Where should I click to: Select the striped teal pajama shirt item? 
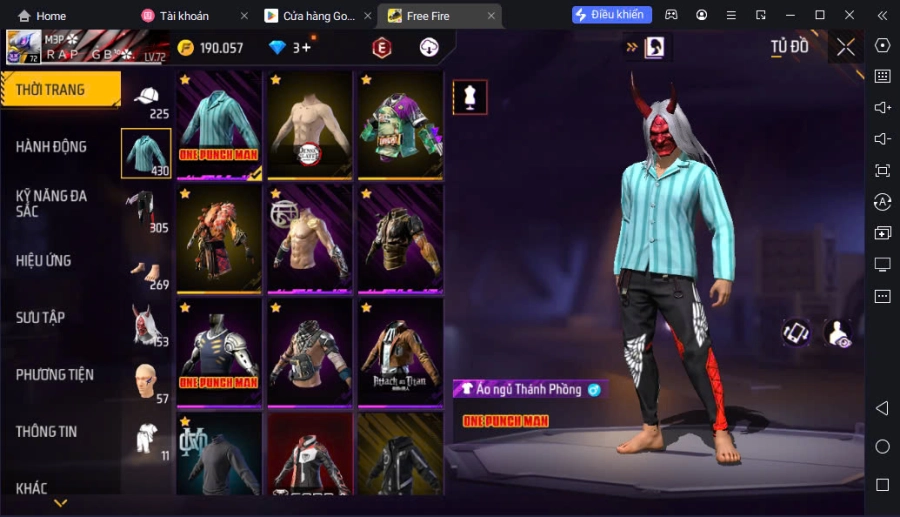[x=220, y=124]
